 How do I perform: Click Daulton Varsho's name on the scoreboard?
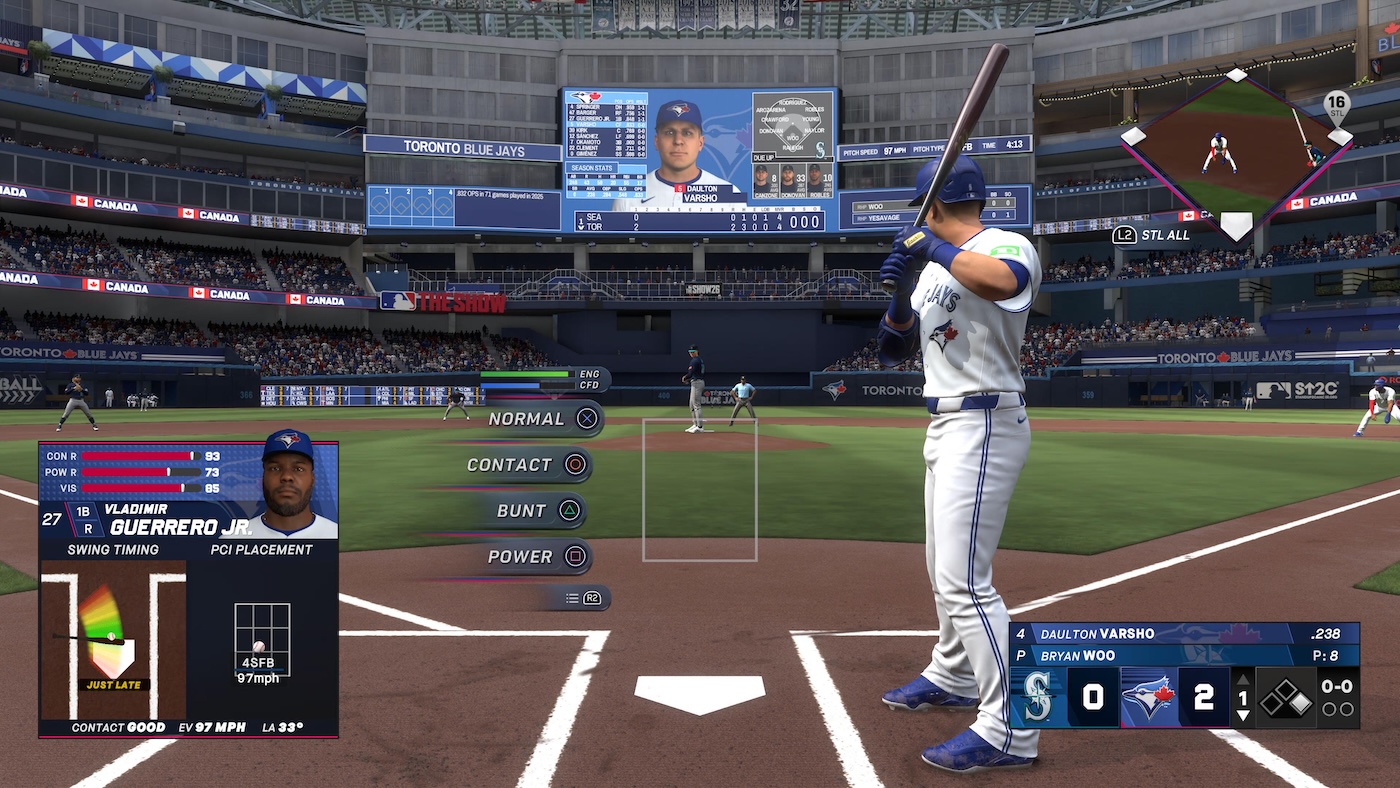tap(1097, 633)
